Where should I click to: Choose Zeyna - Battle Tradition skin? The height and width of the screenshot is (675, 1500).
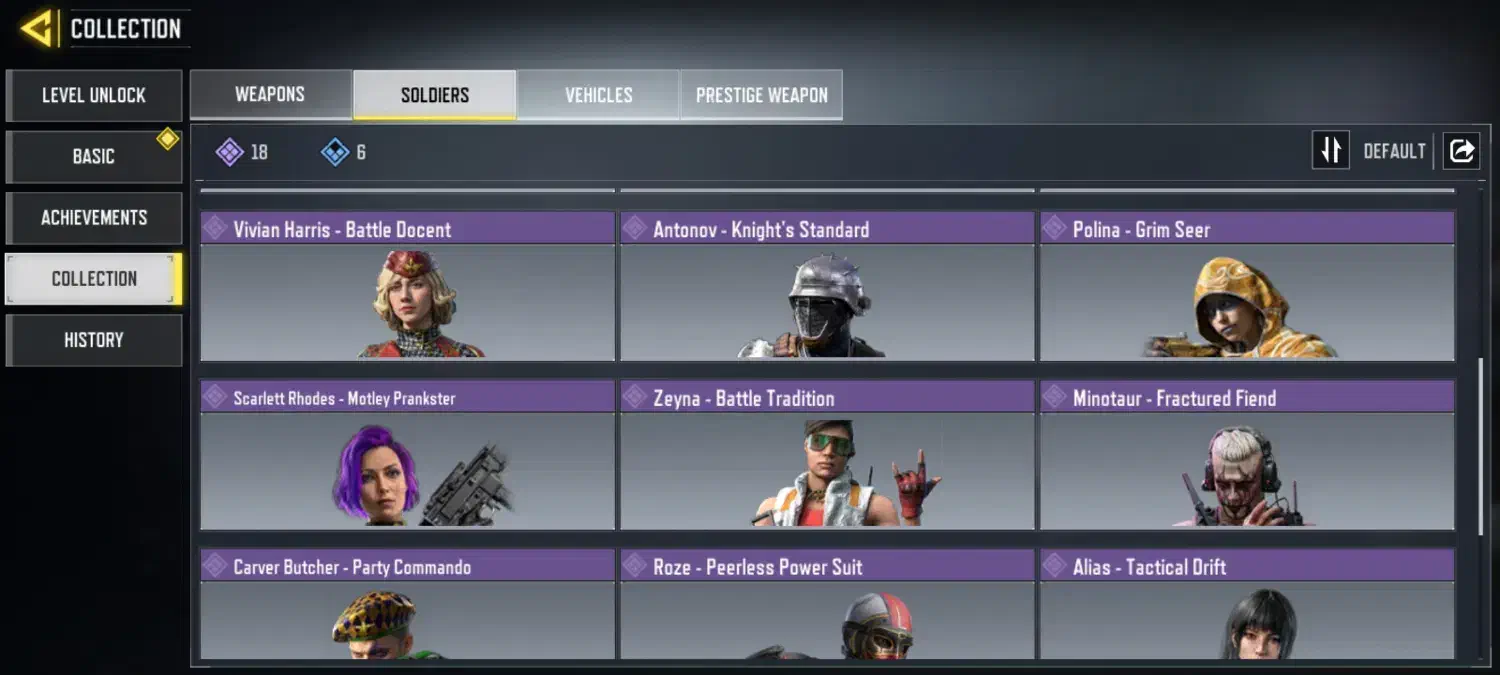pyautogui.click(x=827, y=455)
